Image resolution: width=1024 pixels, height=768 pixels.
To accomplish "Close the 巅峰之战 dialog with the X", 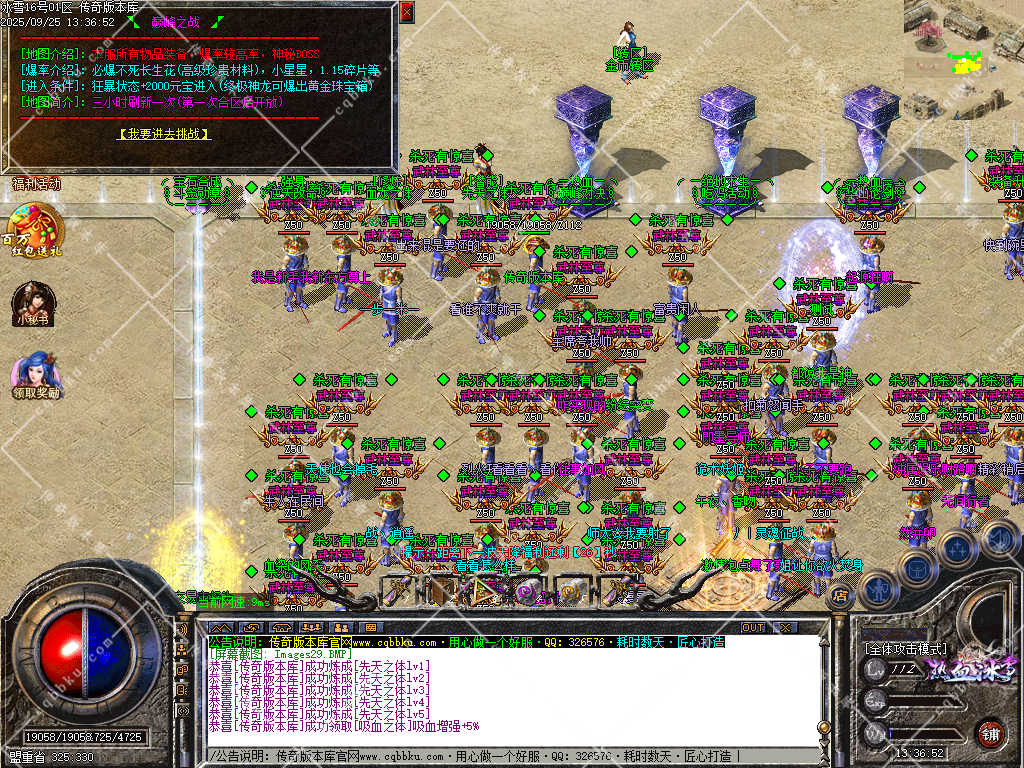I will click(406, 13).
